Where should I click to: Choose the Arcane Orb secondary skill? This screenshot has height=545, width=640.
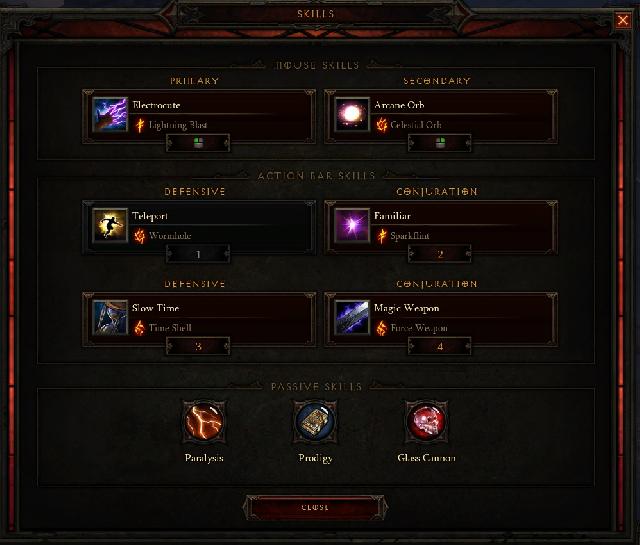tap(441, 114)
